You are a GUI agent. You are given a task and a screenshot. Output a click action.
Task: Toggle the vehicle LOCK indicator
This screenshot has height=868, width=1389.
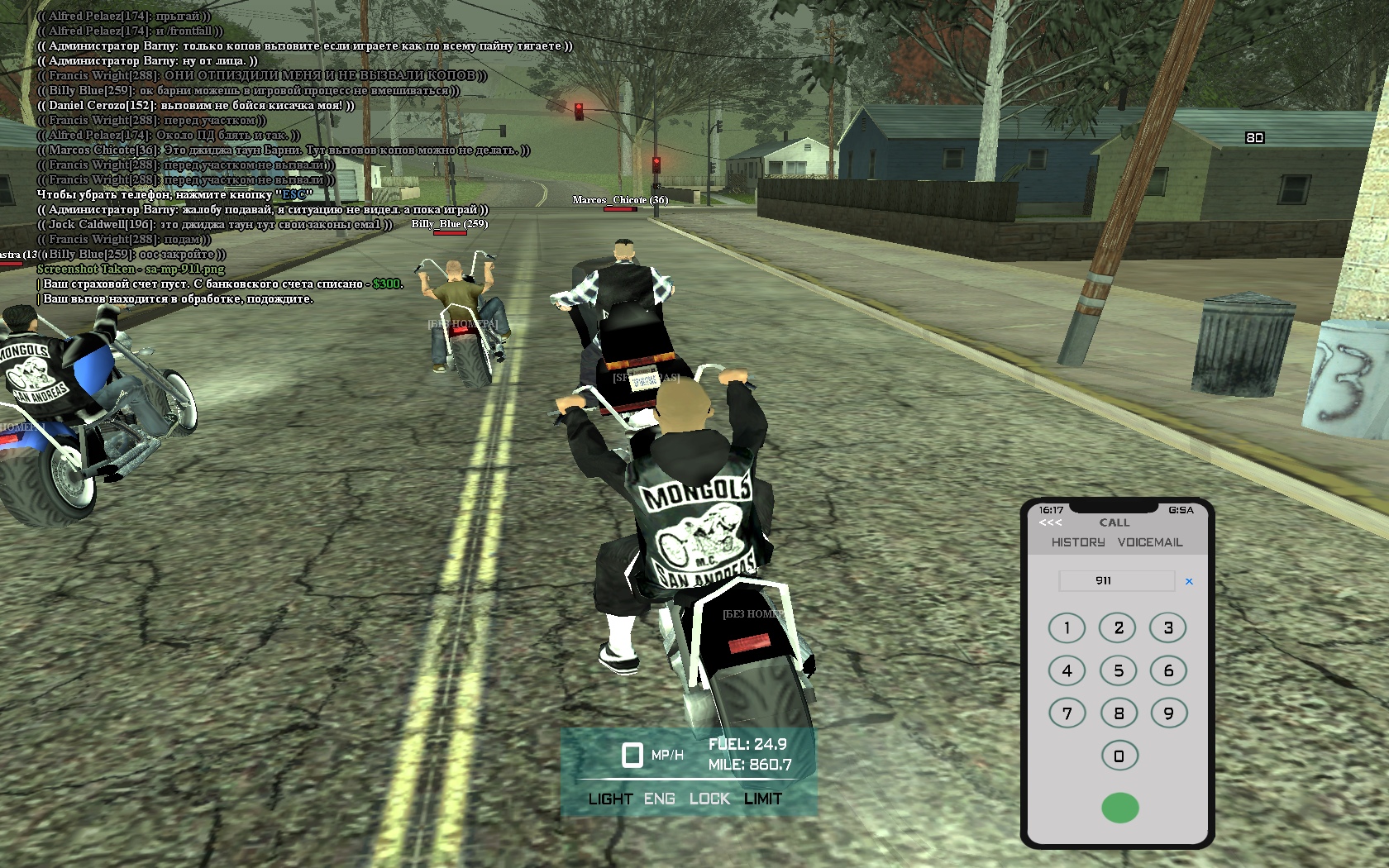tap(709, 799)
